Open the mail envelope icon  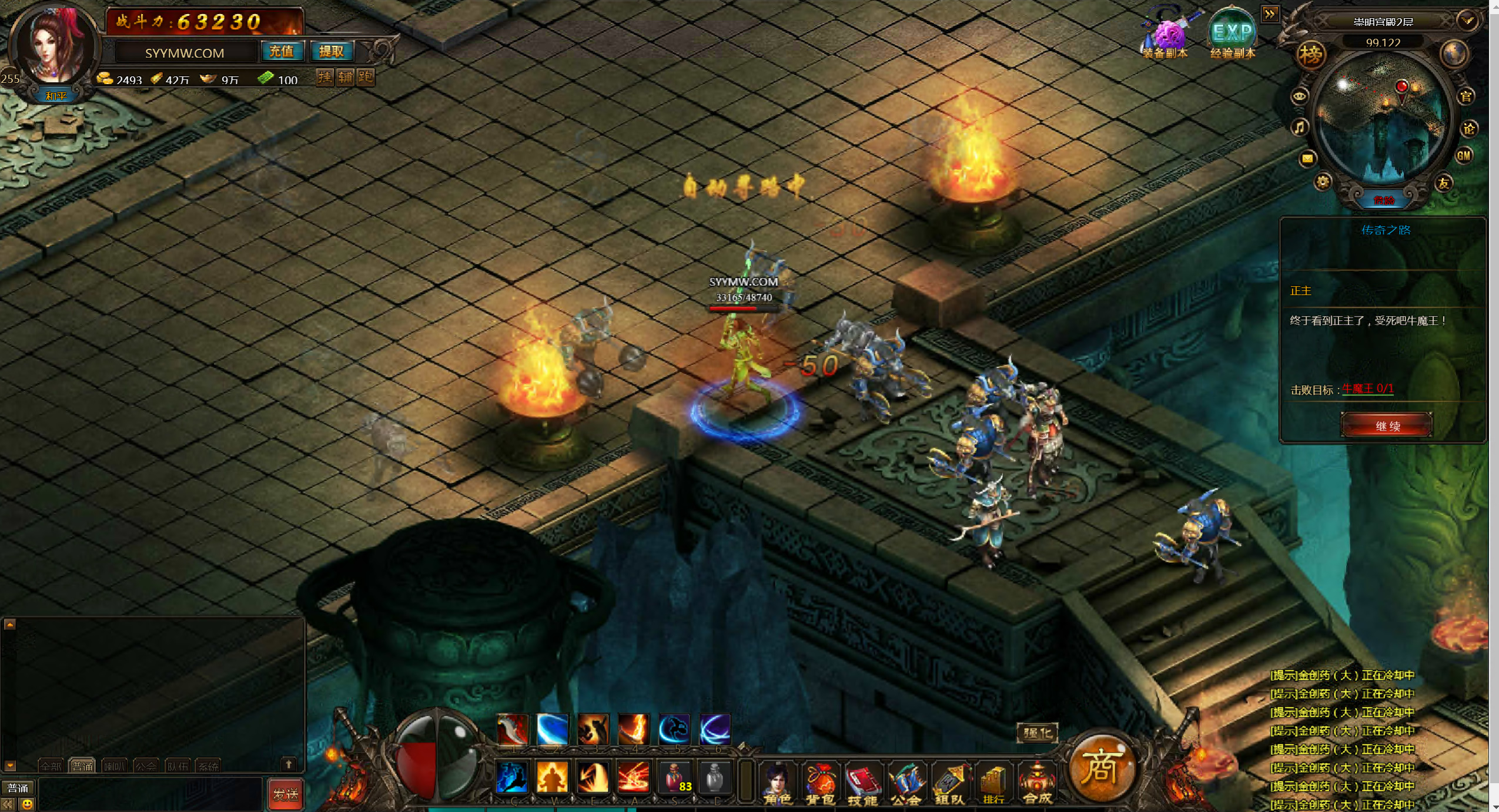(1307, 158)
